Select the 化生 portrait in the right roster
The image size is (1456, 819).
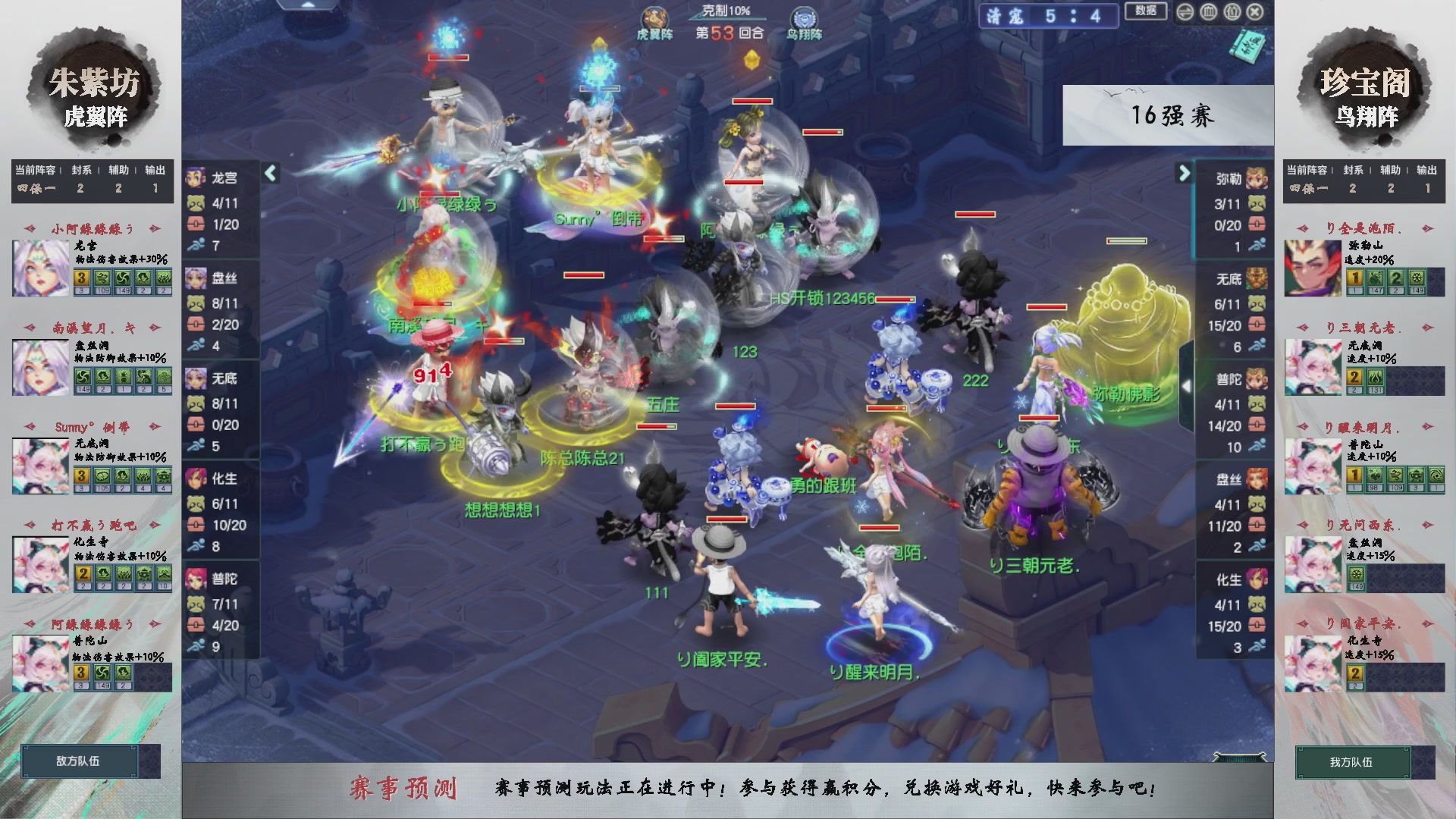(x=1259, y=579)
